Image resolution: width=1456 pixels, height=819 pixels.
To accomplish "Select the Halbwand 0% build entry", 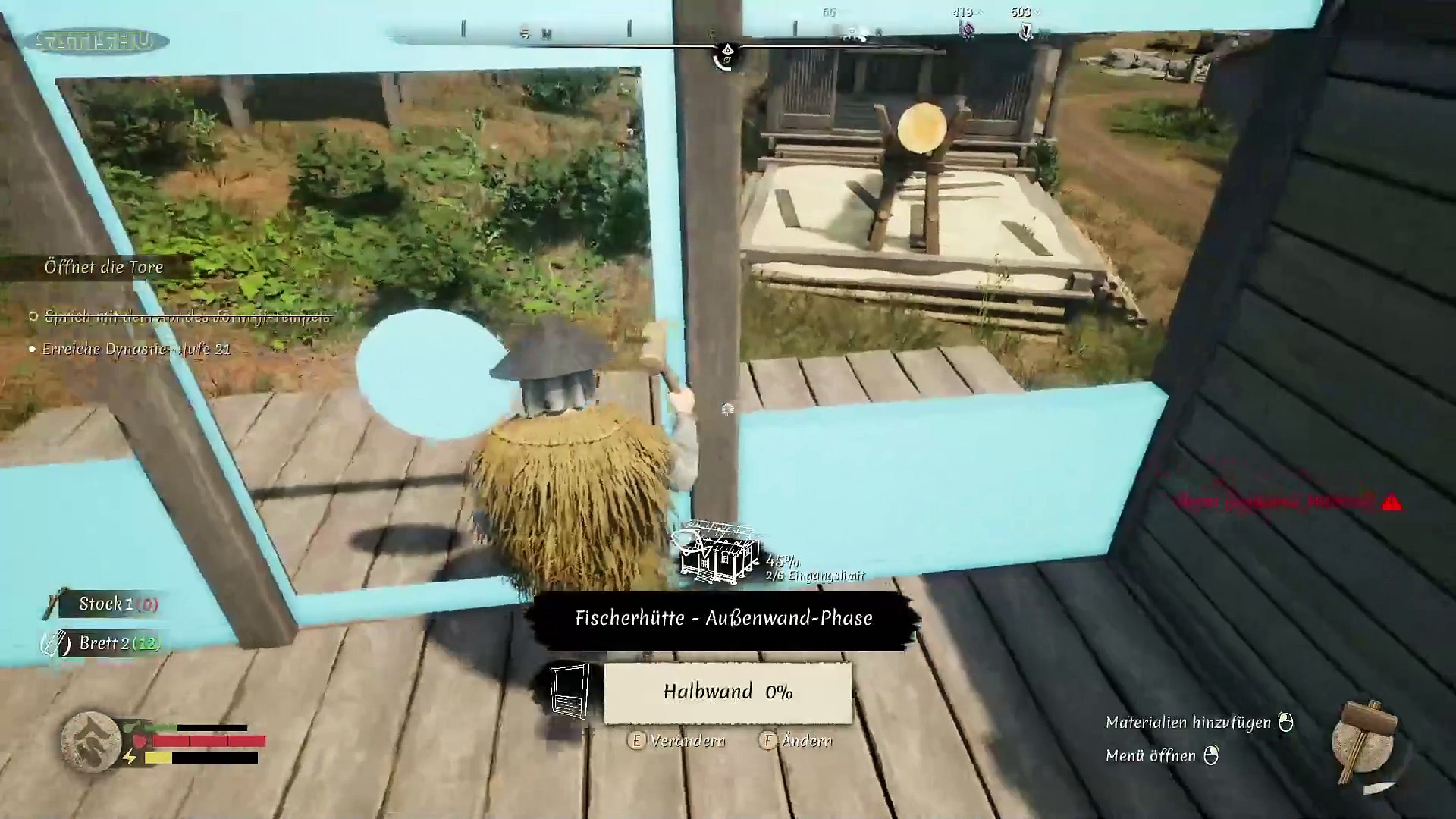I will coord(727,692).
